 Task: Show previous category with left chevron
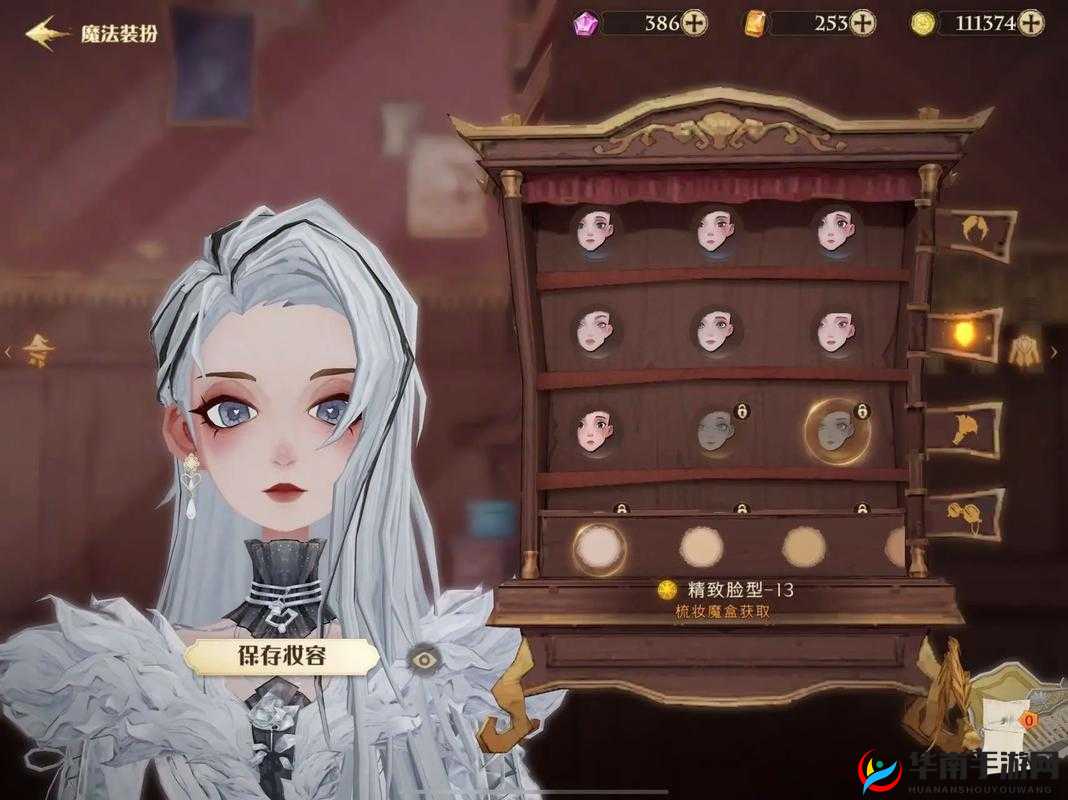click(x=8, y=351)
